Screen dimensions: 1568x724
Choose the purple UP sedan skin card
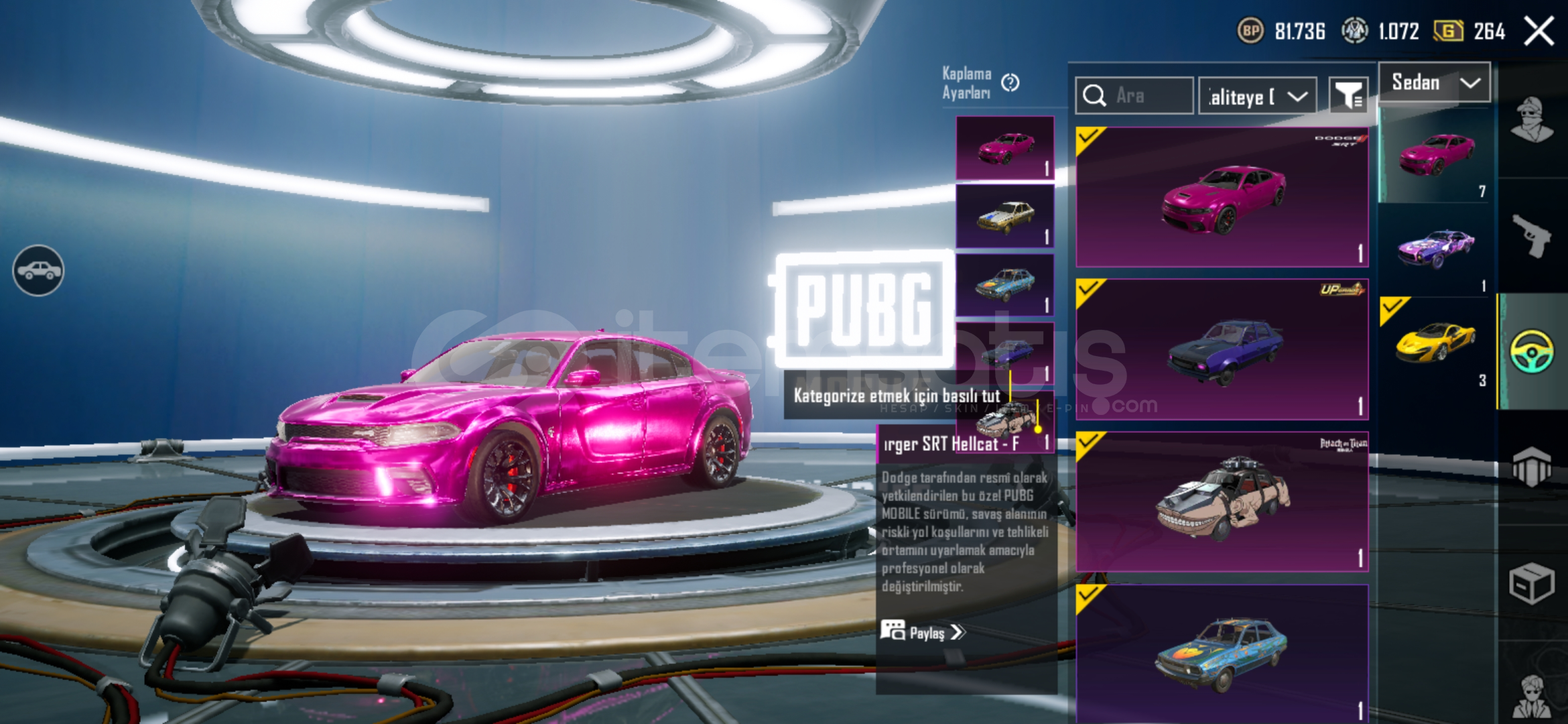[1222, 349]
